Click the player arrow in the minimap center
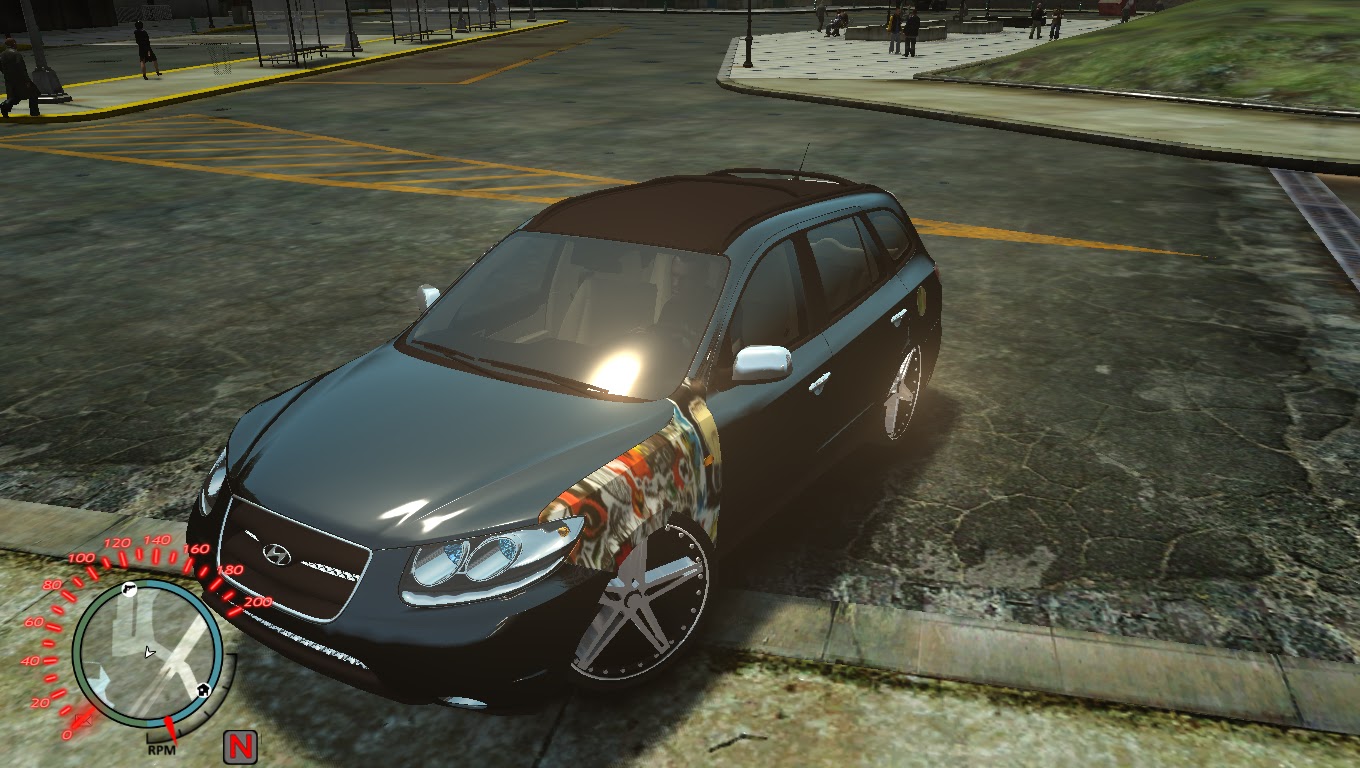 (x=149, y=650)
